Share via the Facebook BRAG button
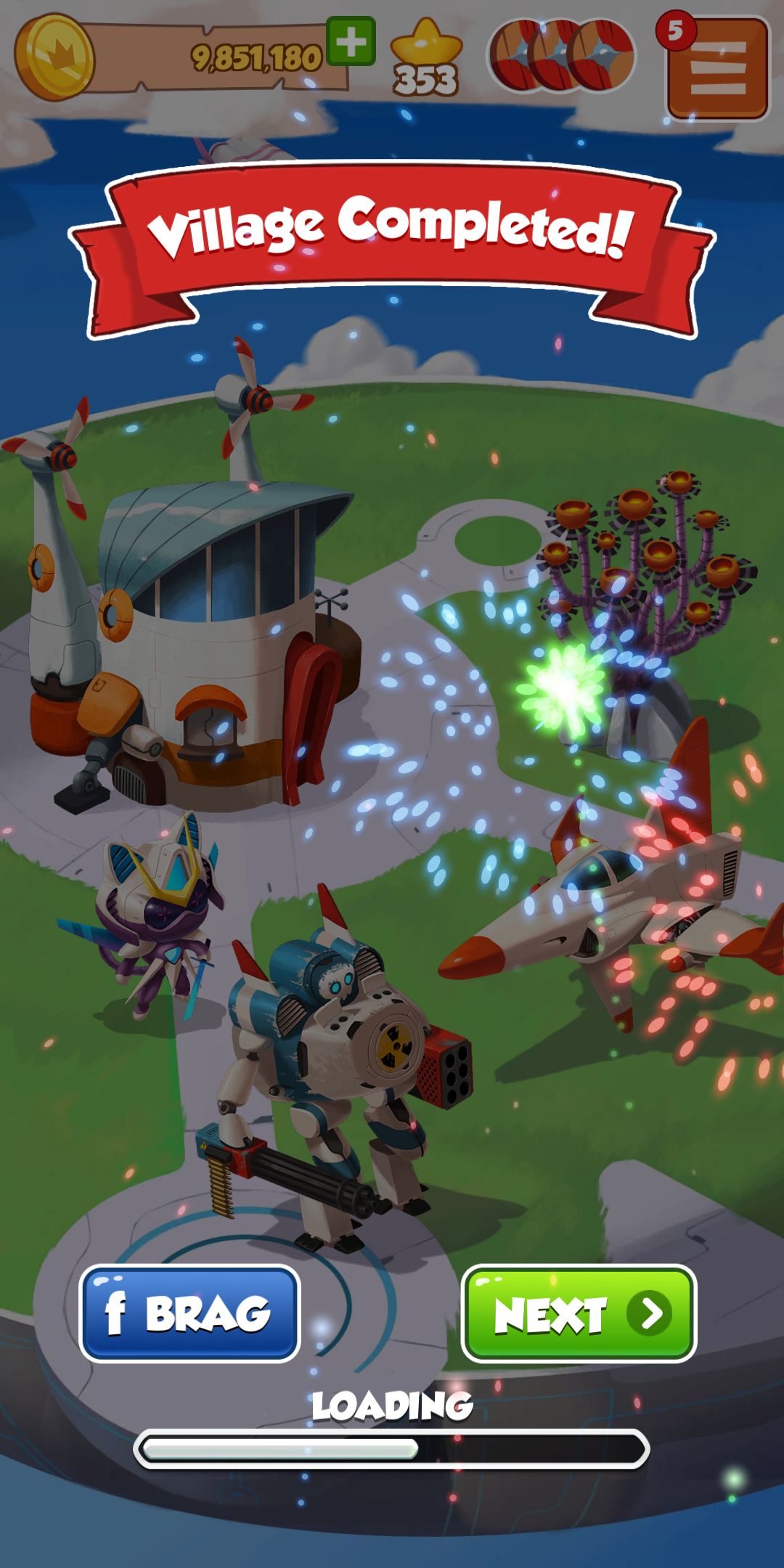 coord(189,1313)
